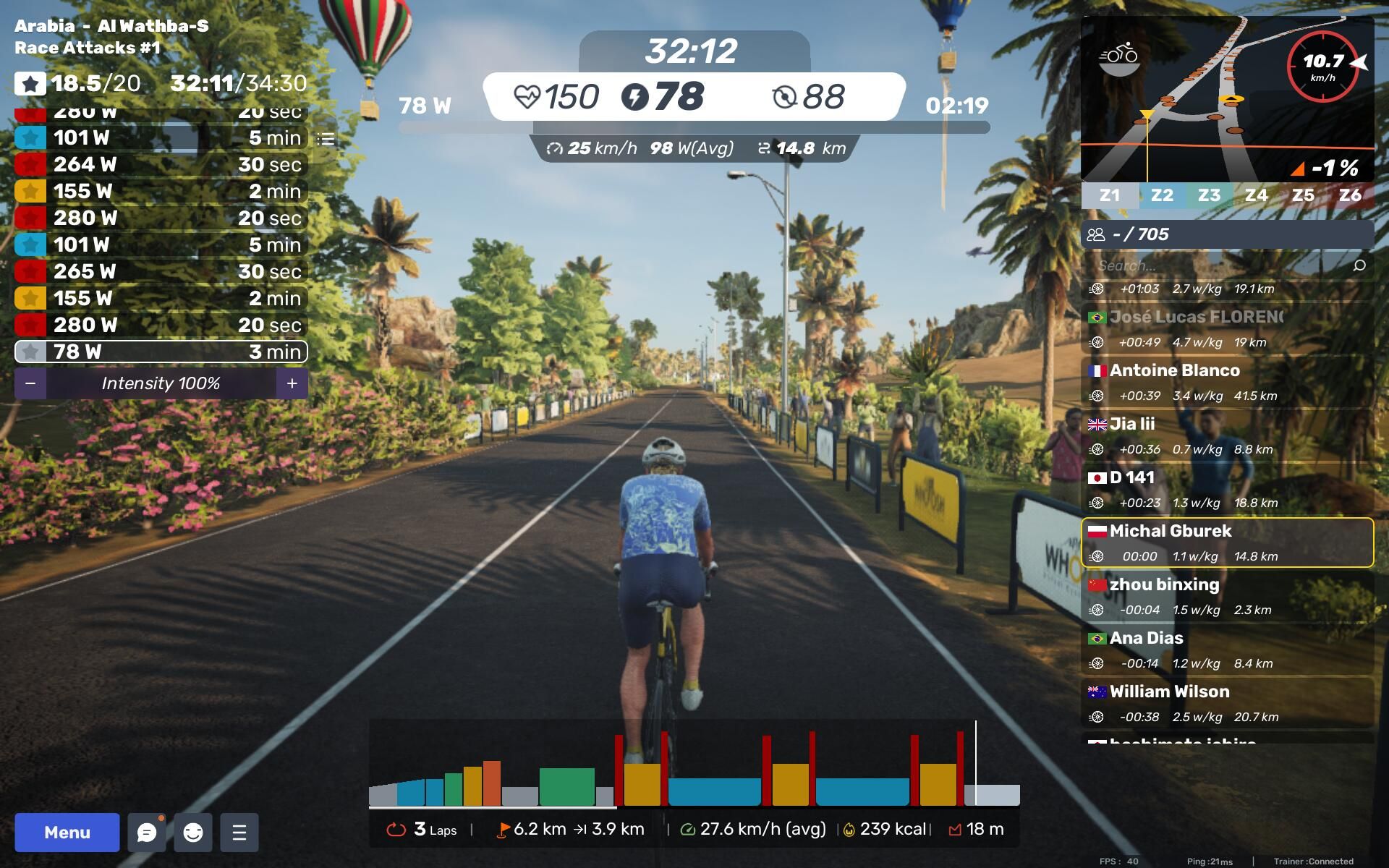Increase workout intensity with plus button
This screenshot has width=1389, height=868.
pyautogui.click(x=292, y=383)
